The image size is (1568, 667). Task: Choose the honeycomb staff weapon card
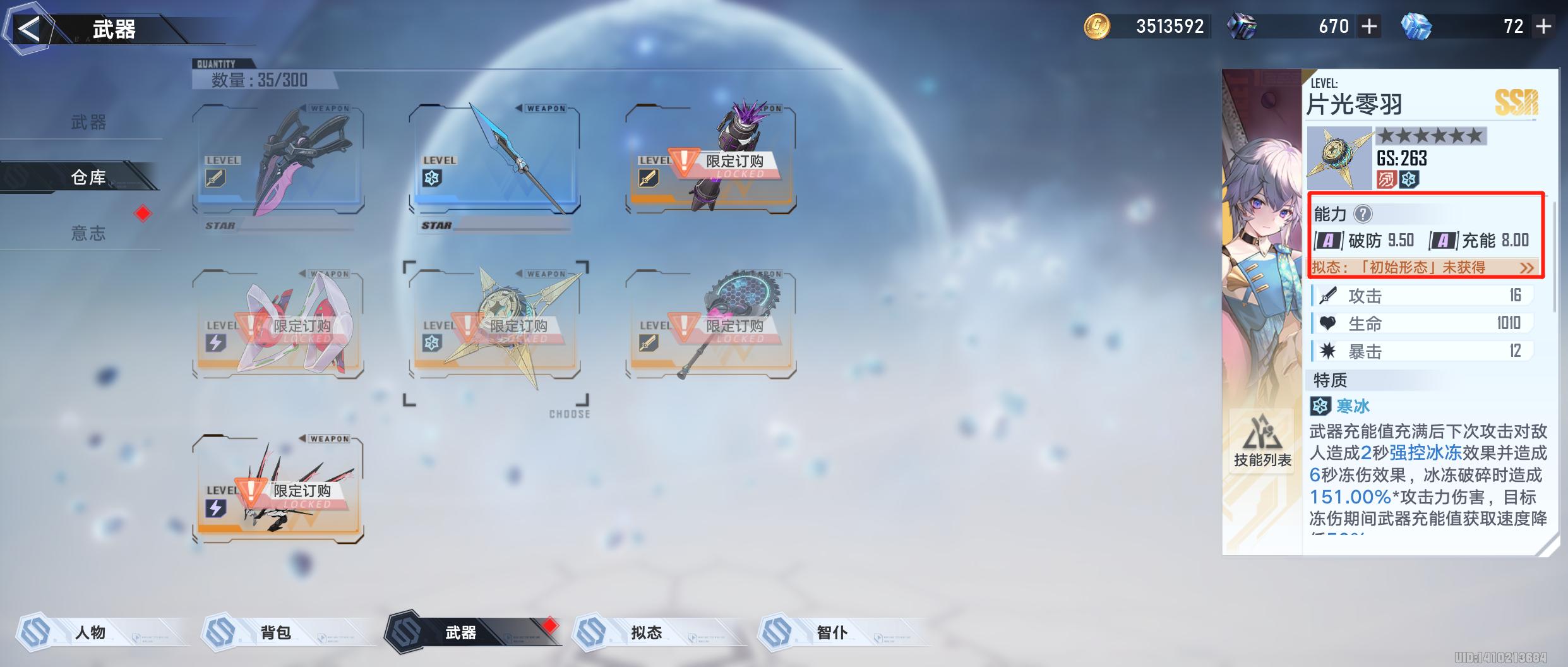710,325
